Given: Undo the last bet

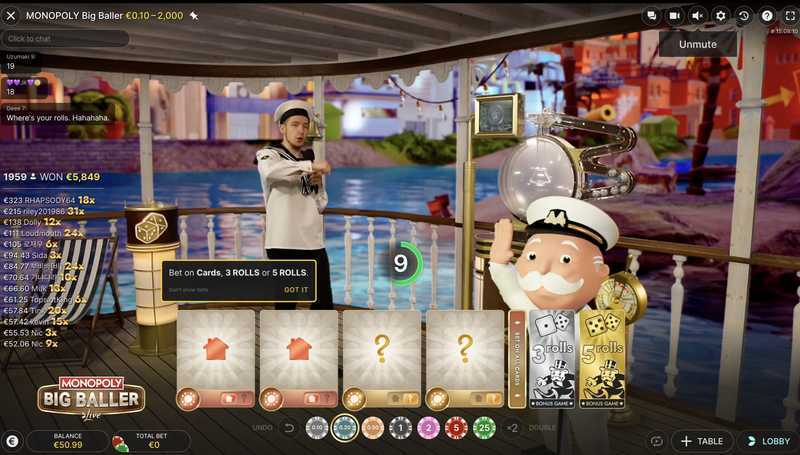Looking at the screenshot, I should [x=288, y=428].
